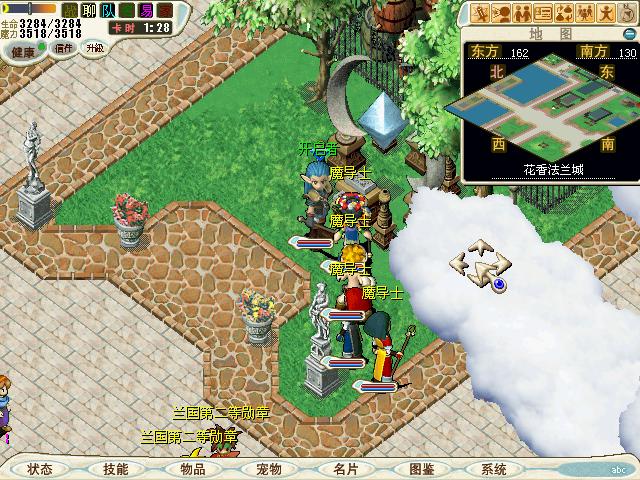Screen dimensions: 640x480
Task: Open the 宠物 pets menu
Action: (268, 469)
